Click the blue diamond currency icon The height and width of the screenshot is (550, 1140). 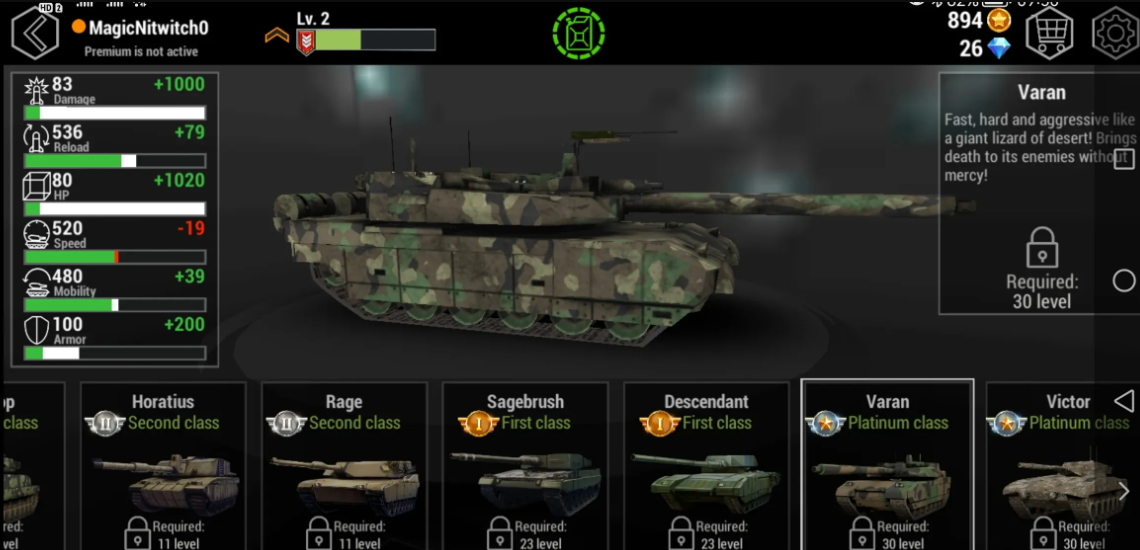[998, 48]
